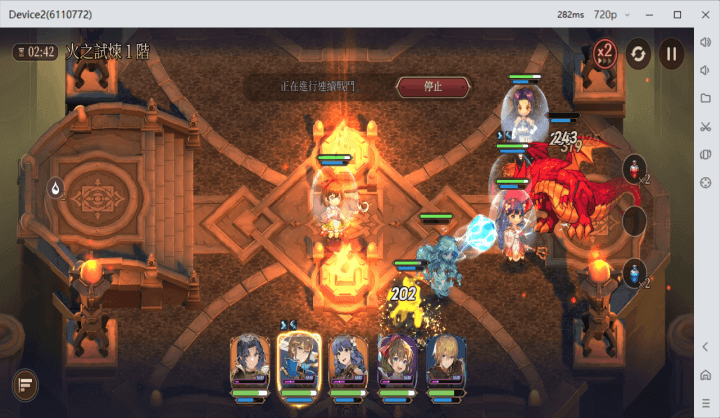This screenshot has height=418, width=720.
Task: Pause the battle
Action: click(x=670, y=53)
